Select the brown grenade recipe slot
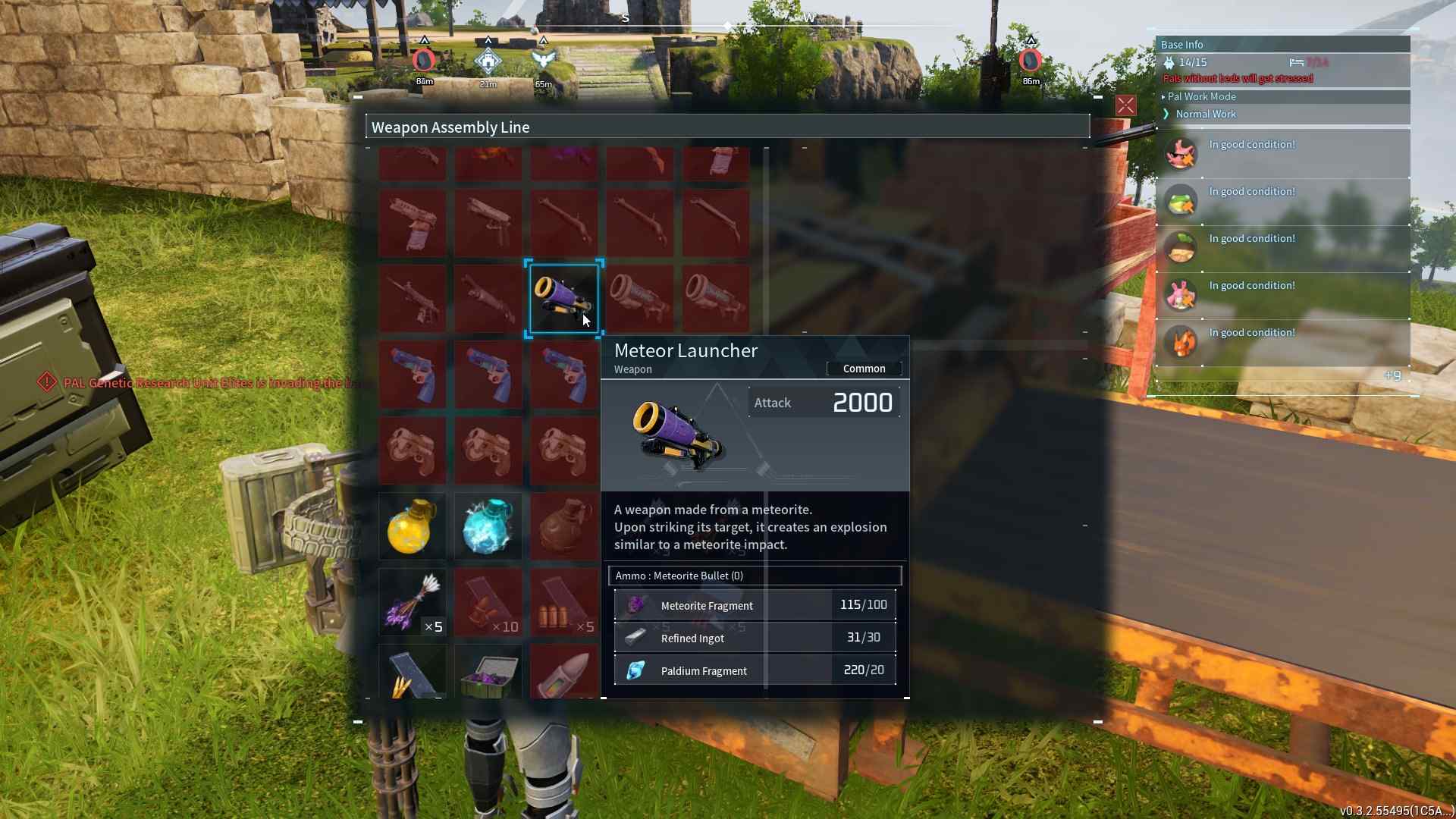The width and height of the screenshot is (1456, 819). point(563,526)
